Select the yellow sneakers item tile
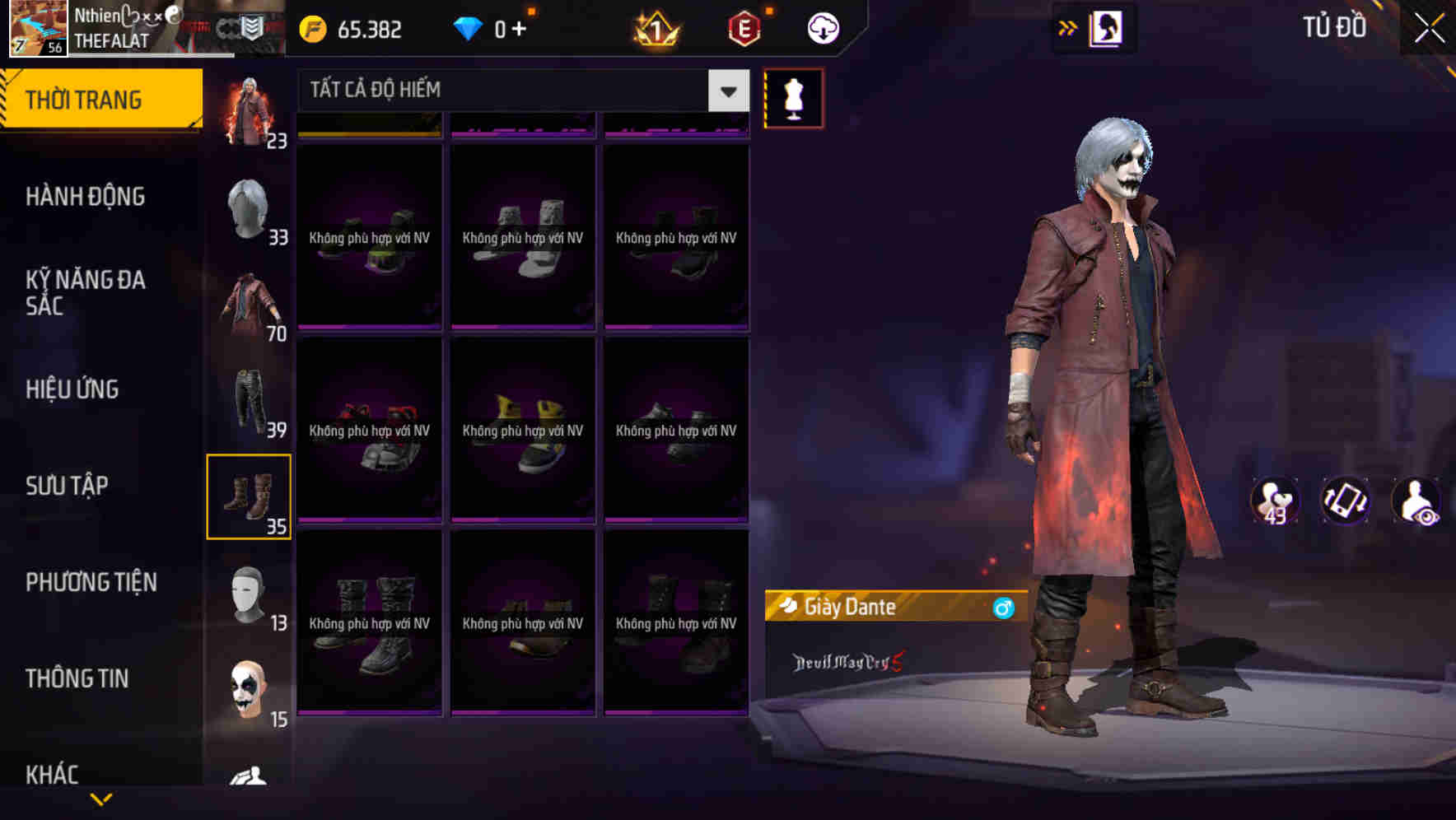This screenshot has height=820, width=1456. click(x=522, y=428)
